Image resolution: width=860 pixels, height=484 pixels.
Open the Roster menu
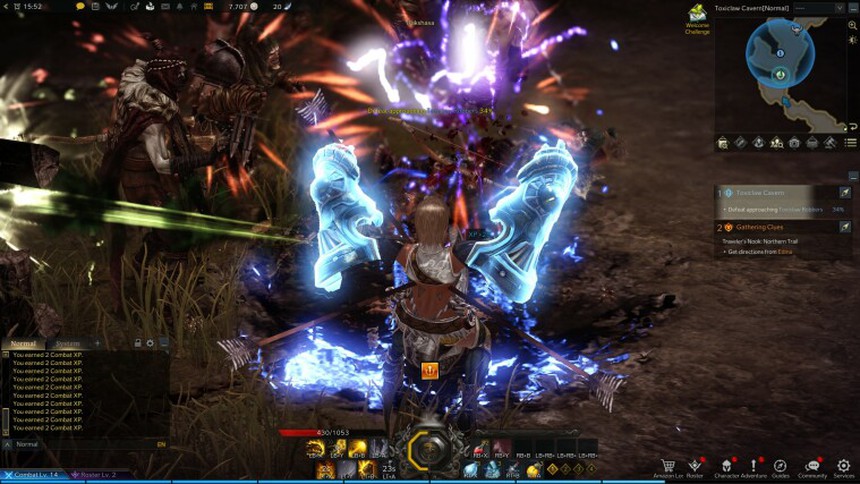pos(695,466)
